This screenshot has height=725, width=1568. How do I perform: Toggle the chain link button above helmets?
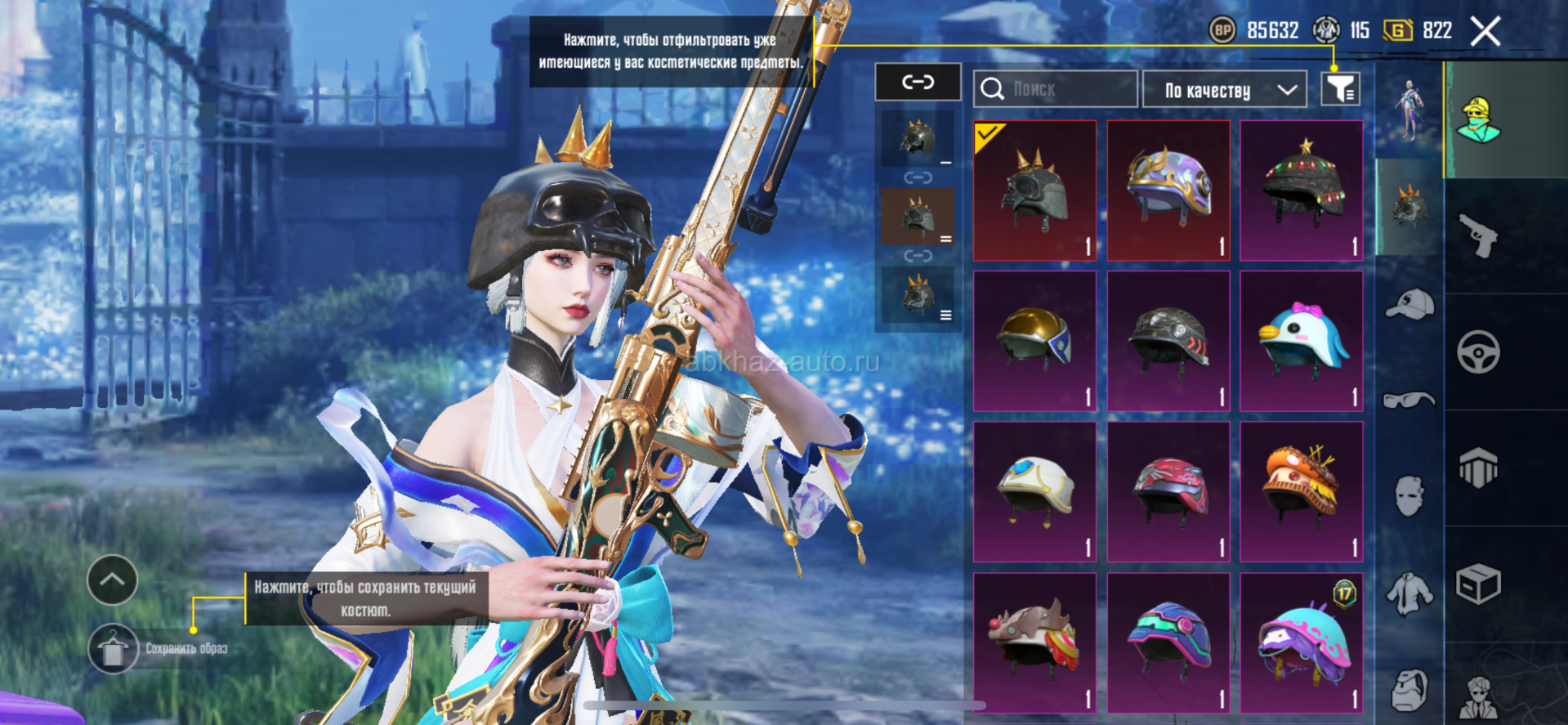pyautogui.click(x=918, y=82)
